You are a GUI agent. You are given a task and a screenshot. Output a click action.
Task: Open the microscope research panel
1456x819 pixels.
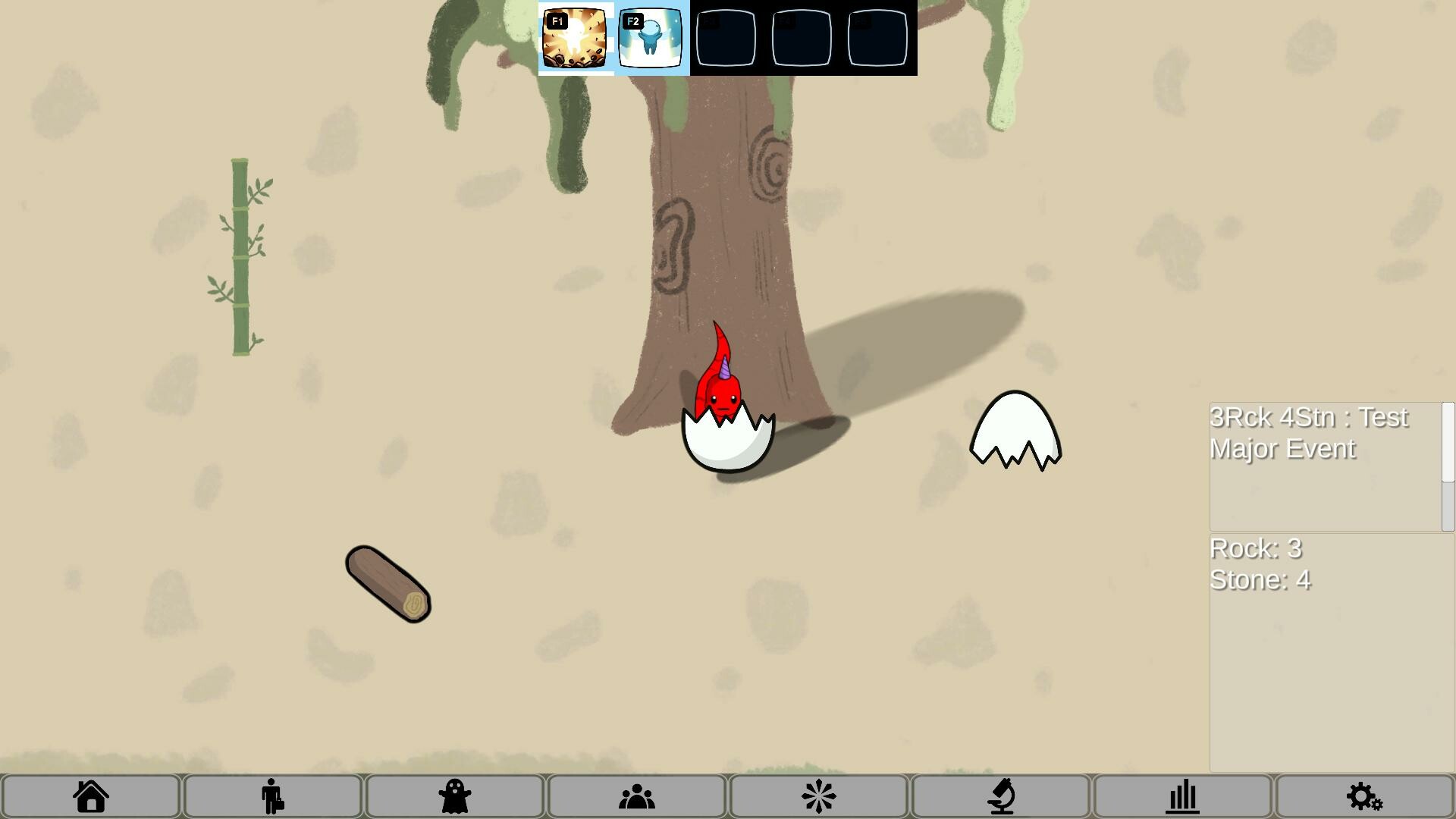pyautogui.click(x=1000, y=796)
